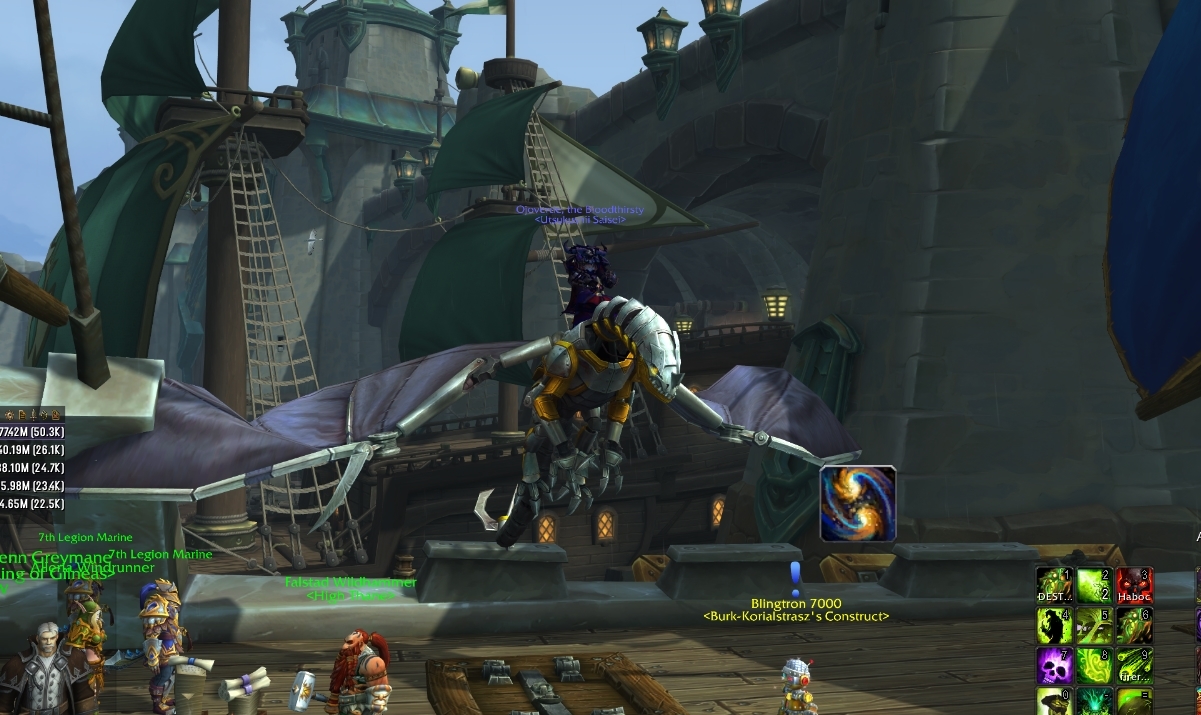Select the green beam ability on slot 5
Image resolution: width=1201 pixels, height=715 pixels.
click(1094, 626)
